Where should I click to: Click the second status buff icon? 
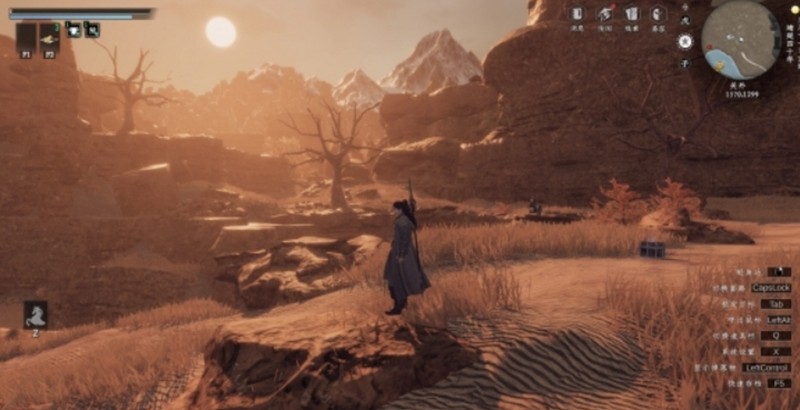point(92,29)
